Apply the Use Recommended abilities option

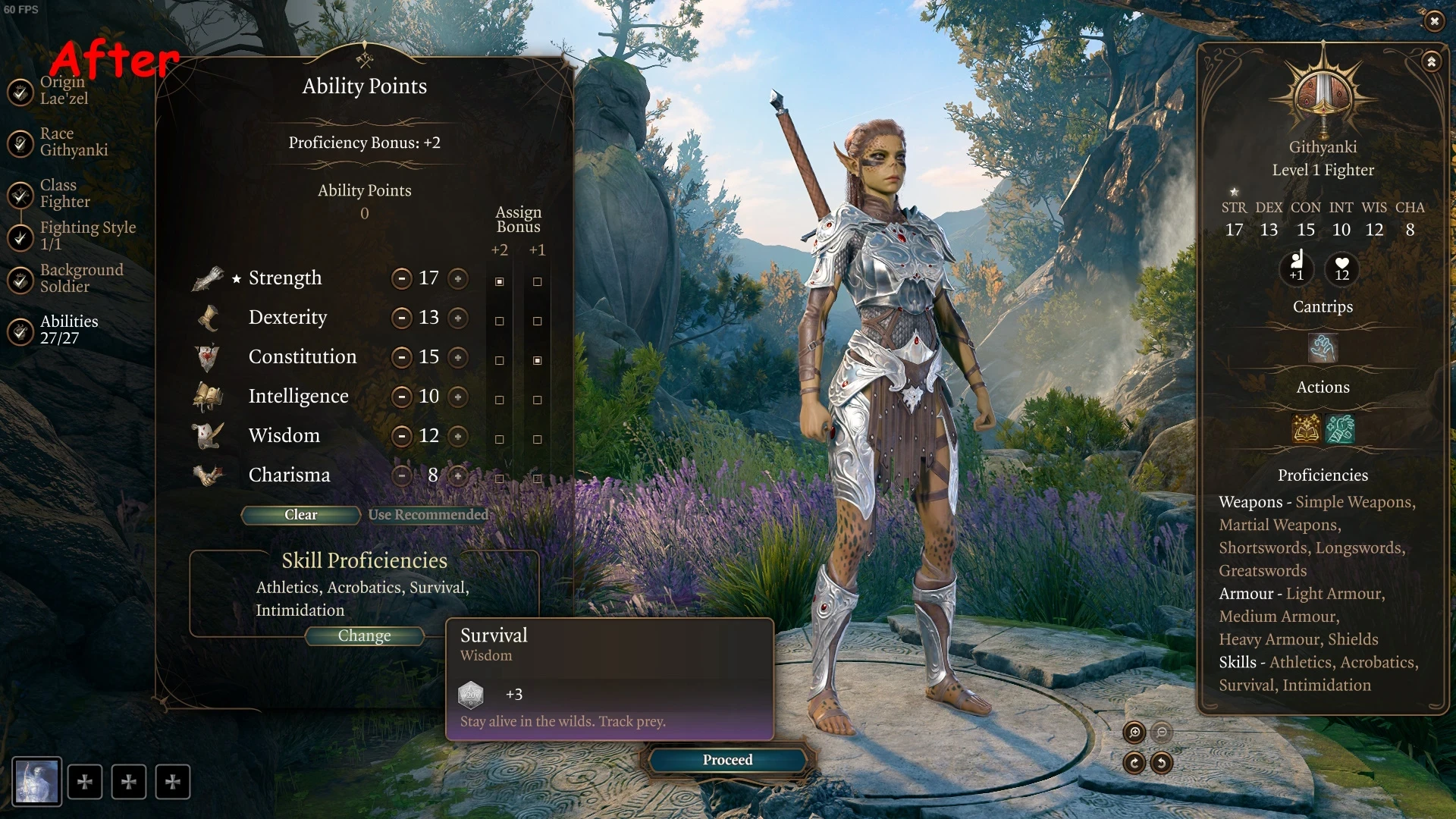[x=428, y=515]
